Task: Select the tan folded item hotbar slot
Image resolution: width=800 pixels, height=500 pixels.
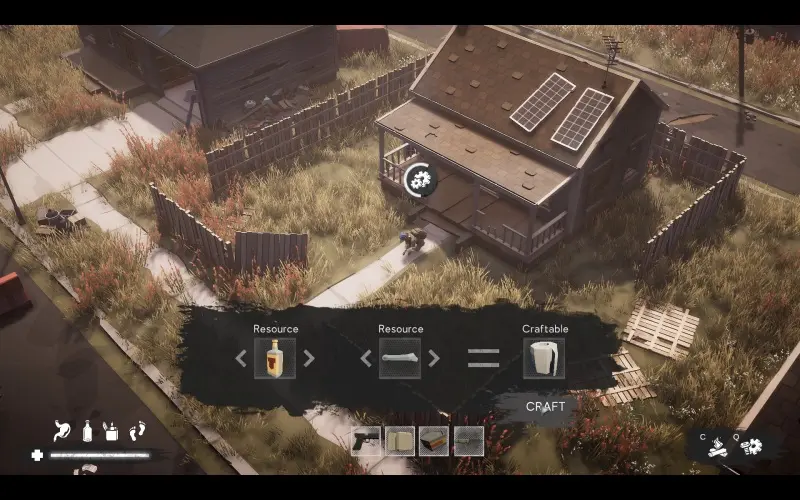Action: click(x=400, y=441)
